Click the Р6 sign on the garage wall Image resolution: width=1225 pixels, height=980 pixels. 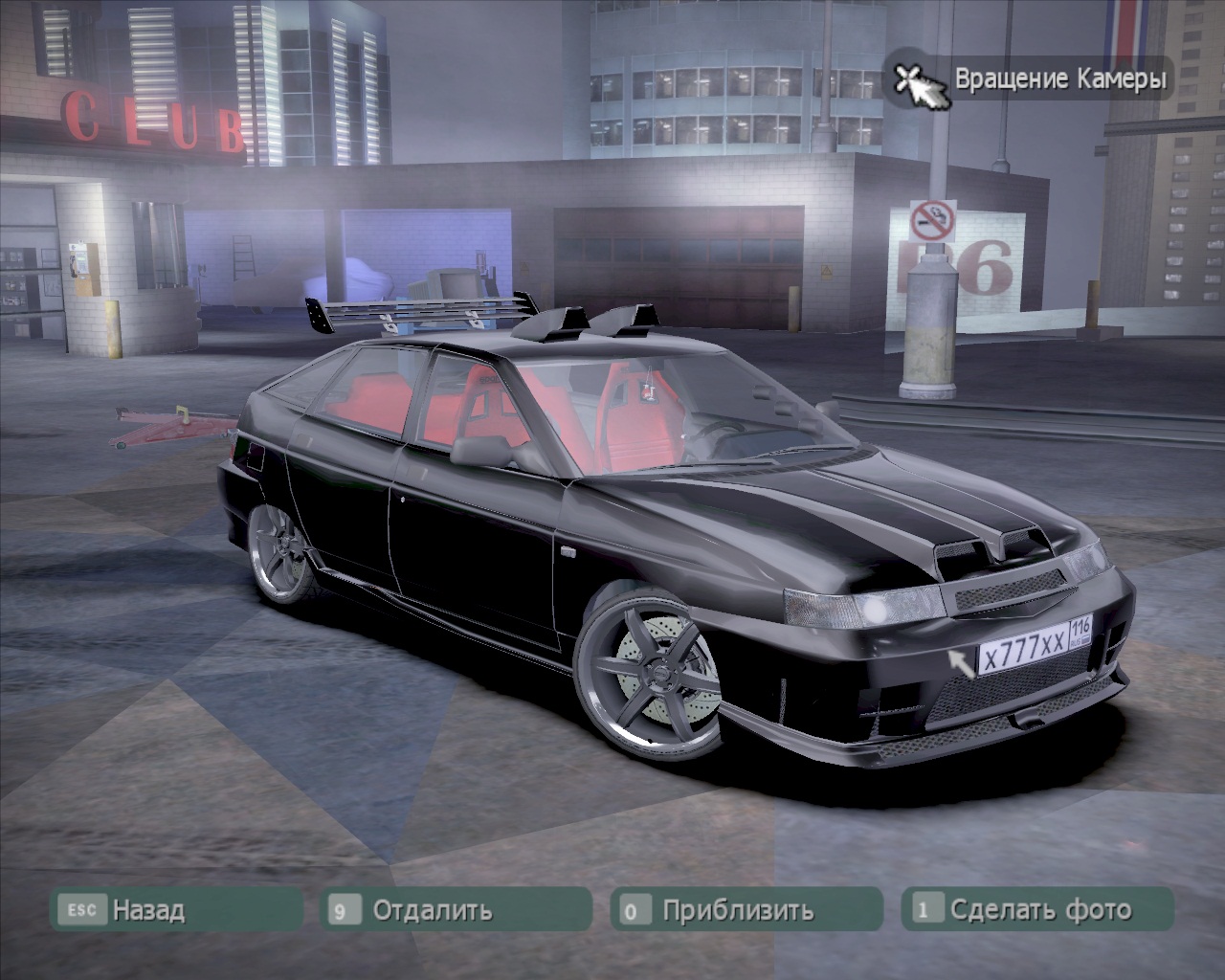(x=986, y=268)
